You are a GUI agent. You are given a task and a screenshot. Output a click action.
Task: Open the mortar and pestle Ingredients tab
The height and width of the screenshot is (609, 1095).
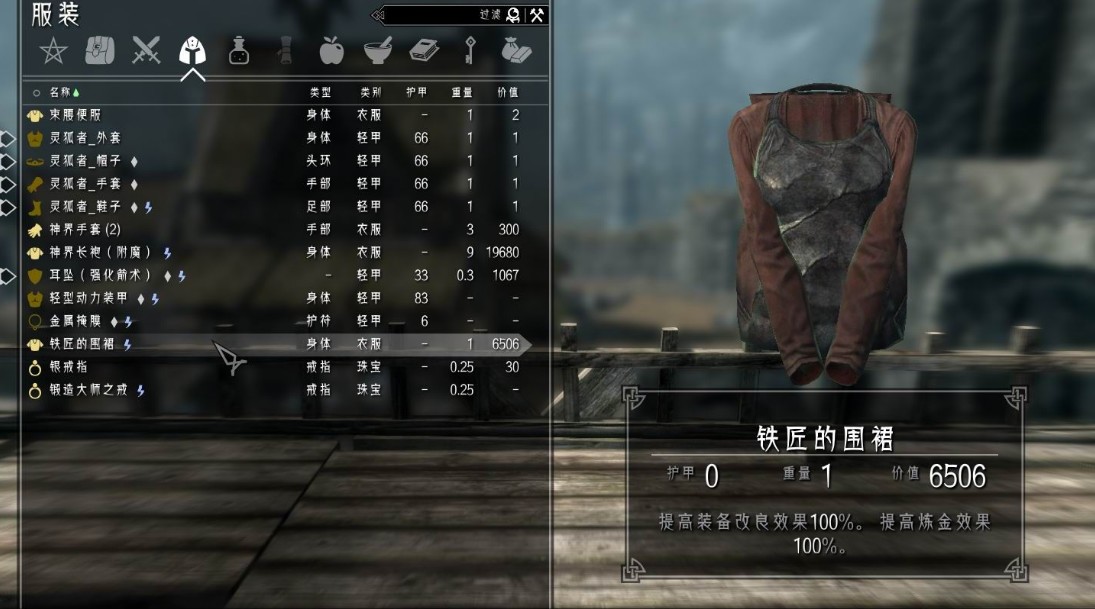[x=377, y=50]
